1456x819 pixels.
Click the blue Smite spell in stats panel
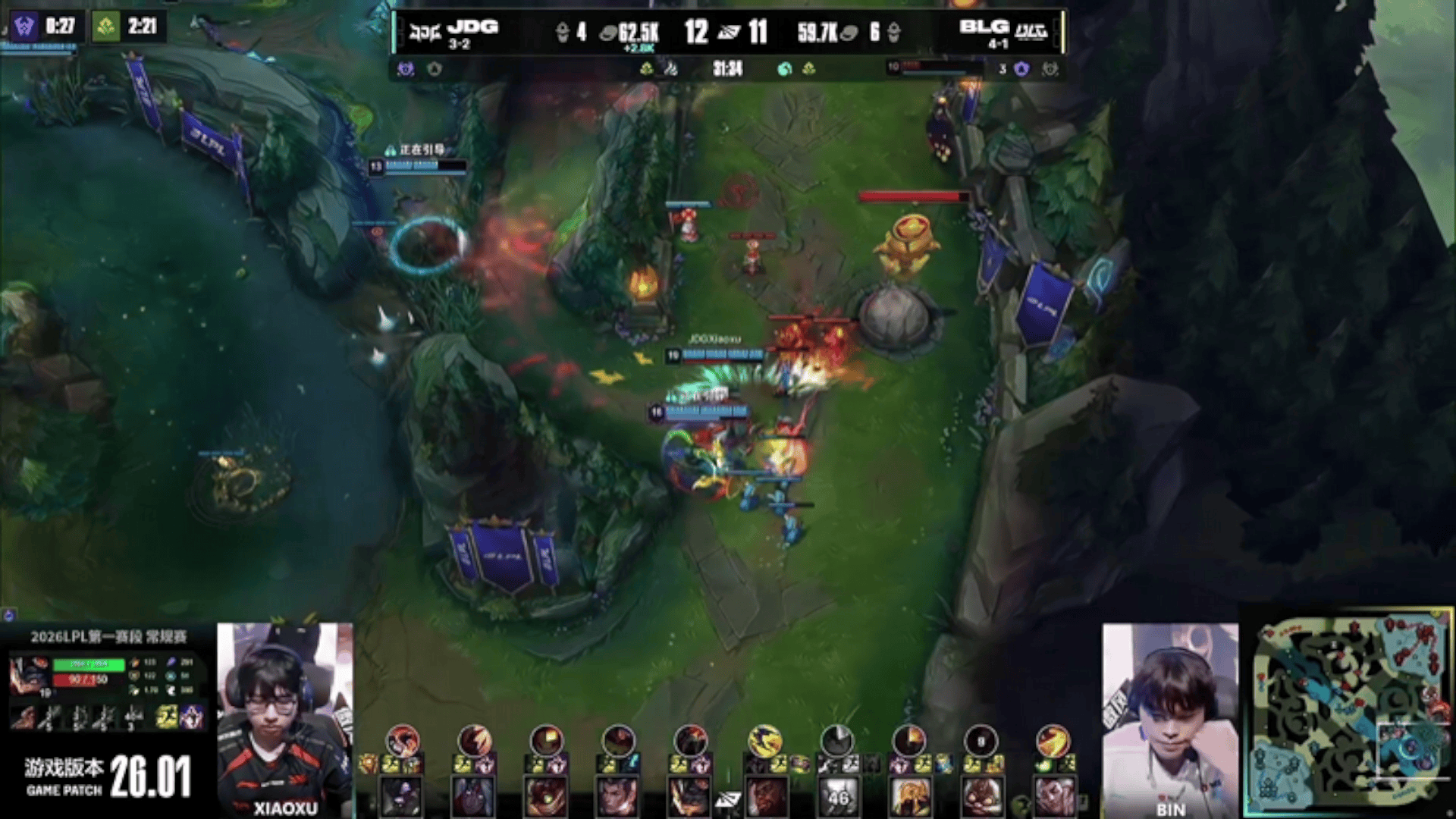(191, 717)
